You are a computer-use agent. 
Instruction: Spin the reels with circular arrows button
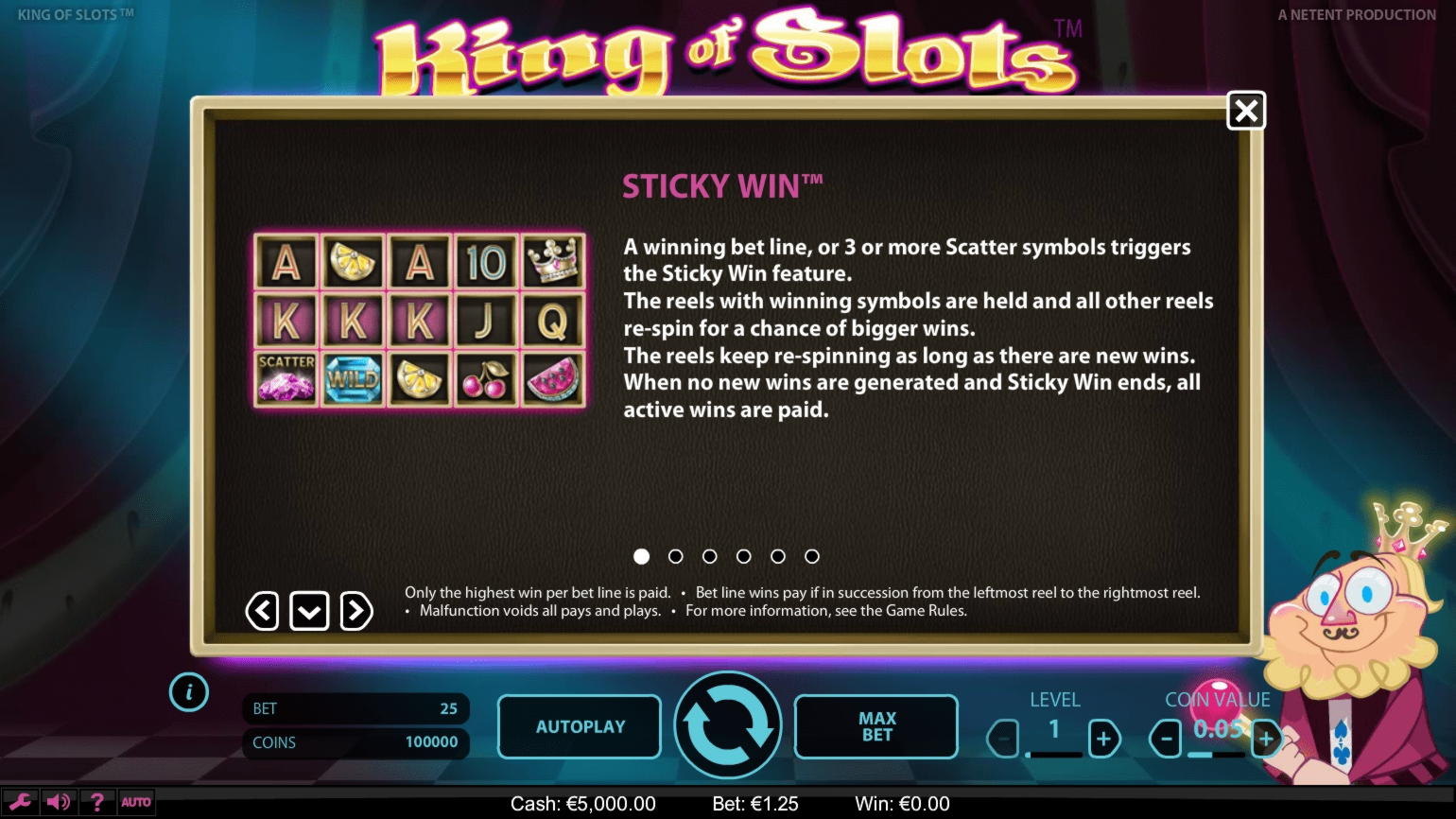point(727,725)
